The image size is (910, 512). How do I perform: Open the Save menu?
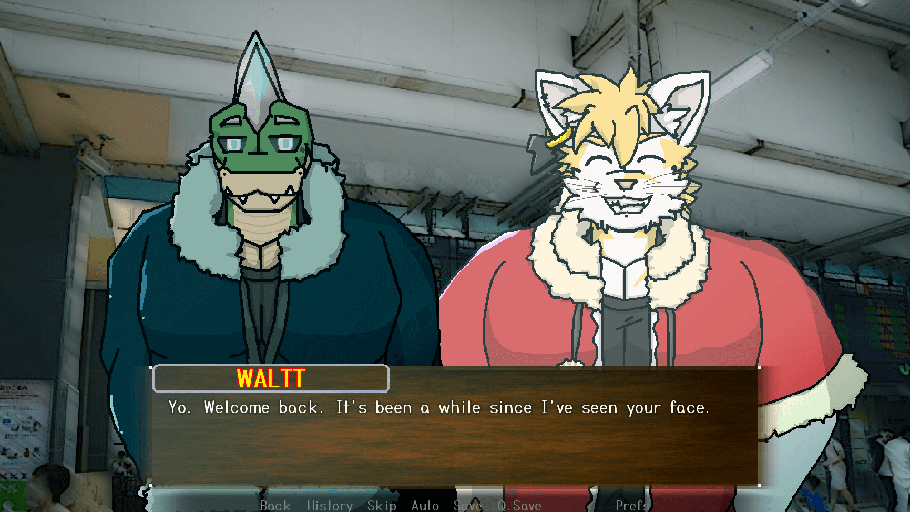click(x=468, y=505)
